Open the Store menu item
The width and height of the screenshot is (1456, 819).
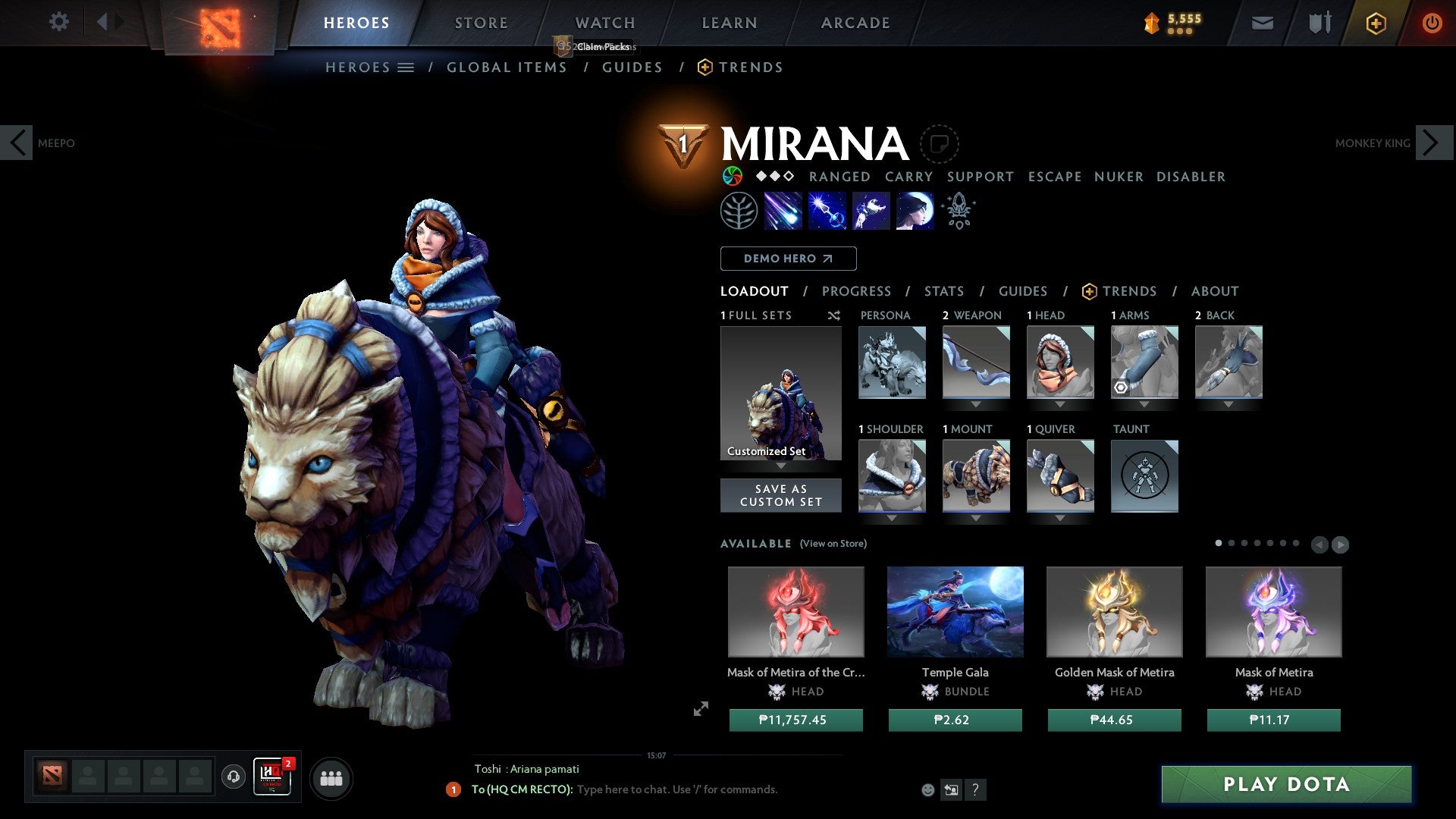click(481, 22)
